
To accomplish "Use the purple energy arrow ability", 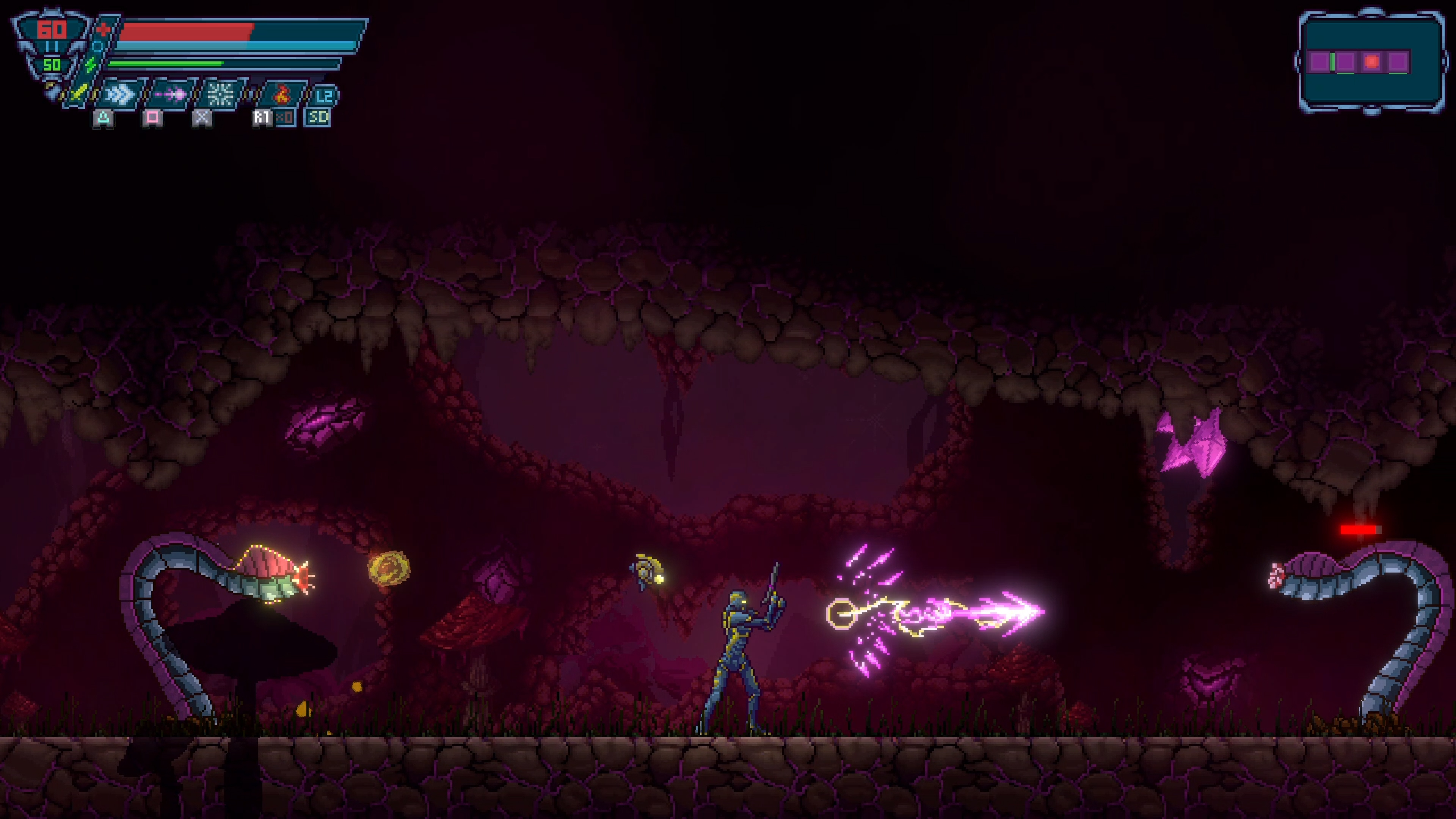I will pos(170,94).
